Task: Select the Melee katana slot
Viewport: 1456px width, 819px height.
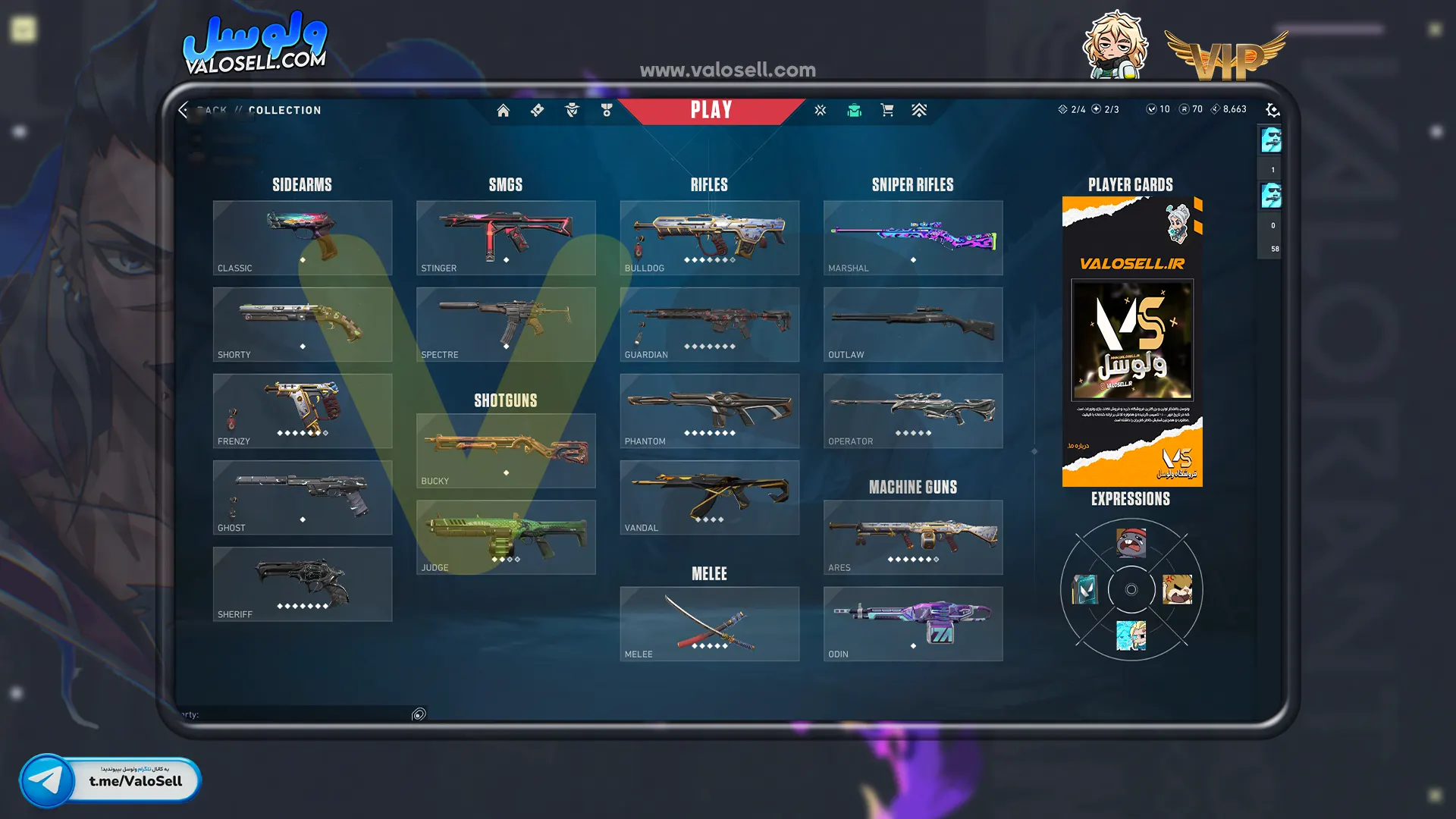Action: (709, 623)
